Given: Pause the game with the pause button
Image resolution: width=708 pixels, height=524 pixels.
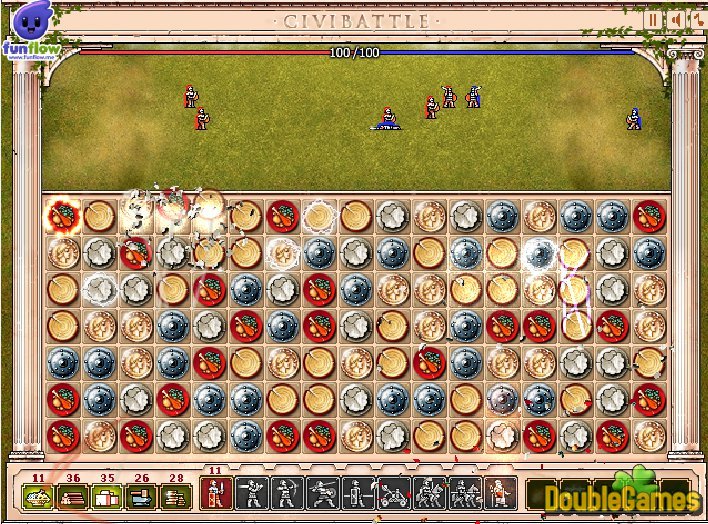Looking at the screenshot, I should 654,19.
